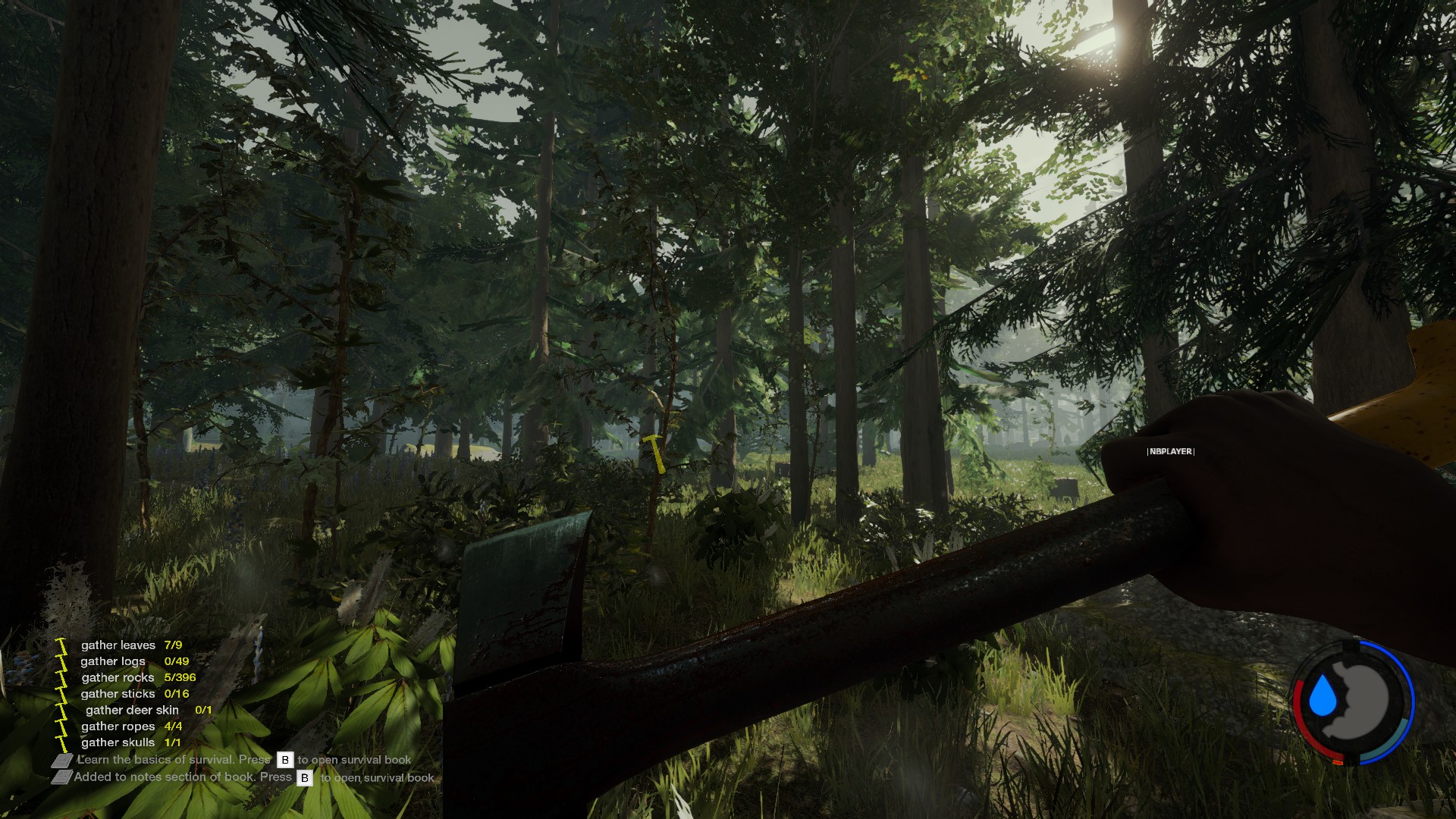The height and width of the screenshot is (819, 1456).
Task: Click the blue water droplet hydration icon
Action: 1324,696
